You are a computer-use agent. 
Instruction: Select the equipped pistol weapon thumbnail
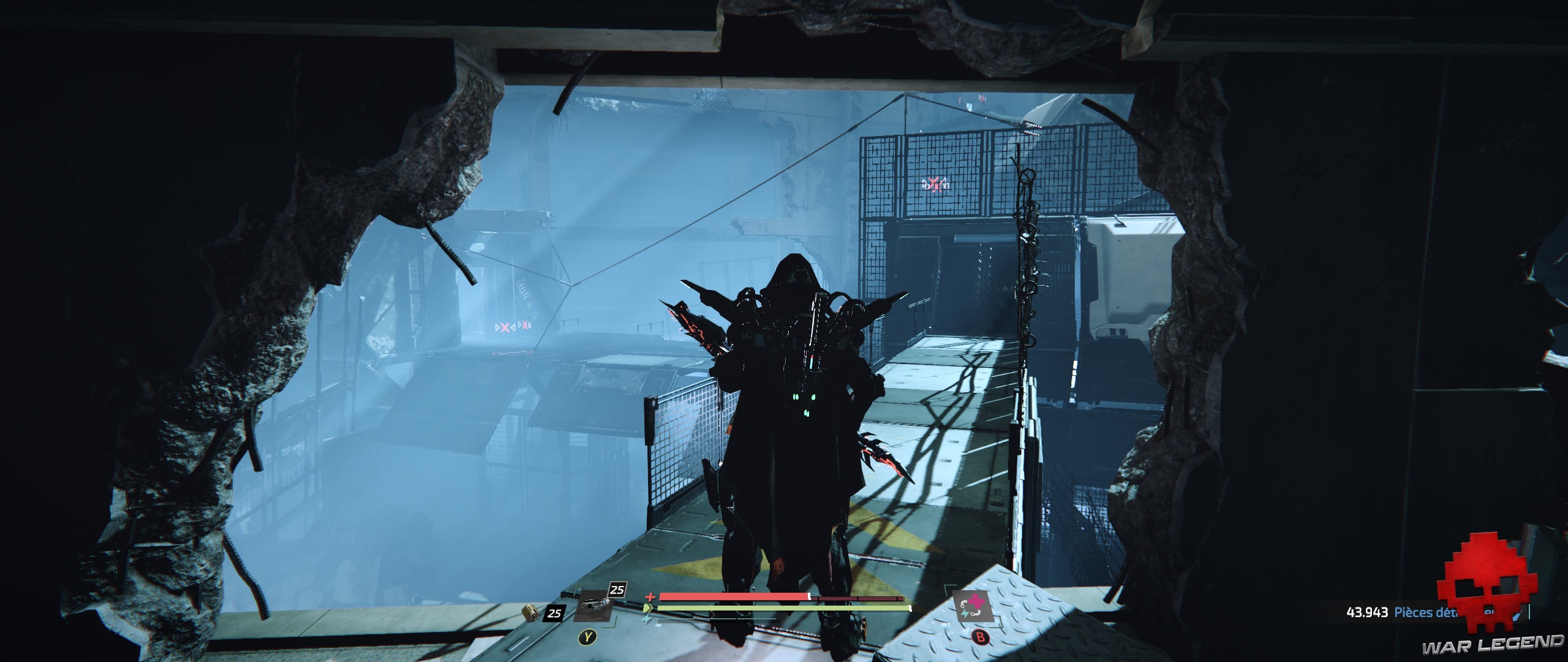594,606
